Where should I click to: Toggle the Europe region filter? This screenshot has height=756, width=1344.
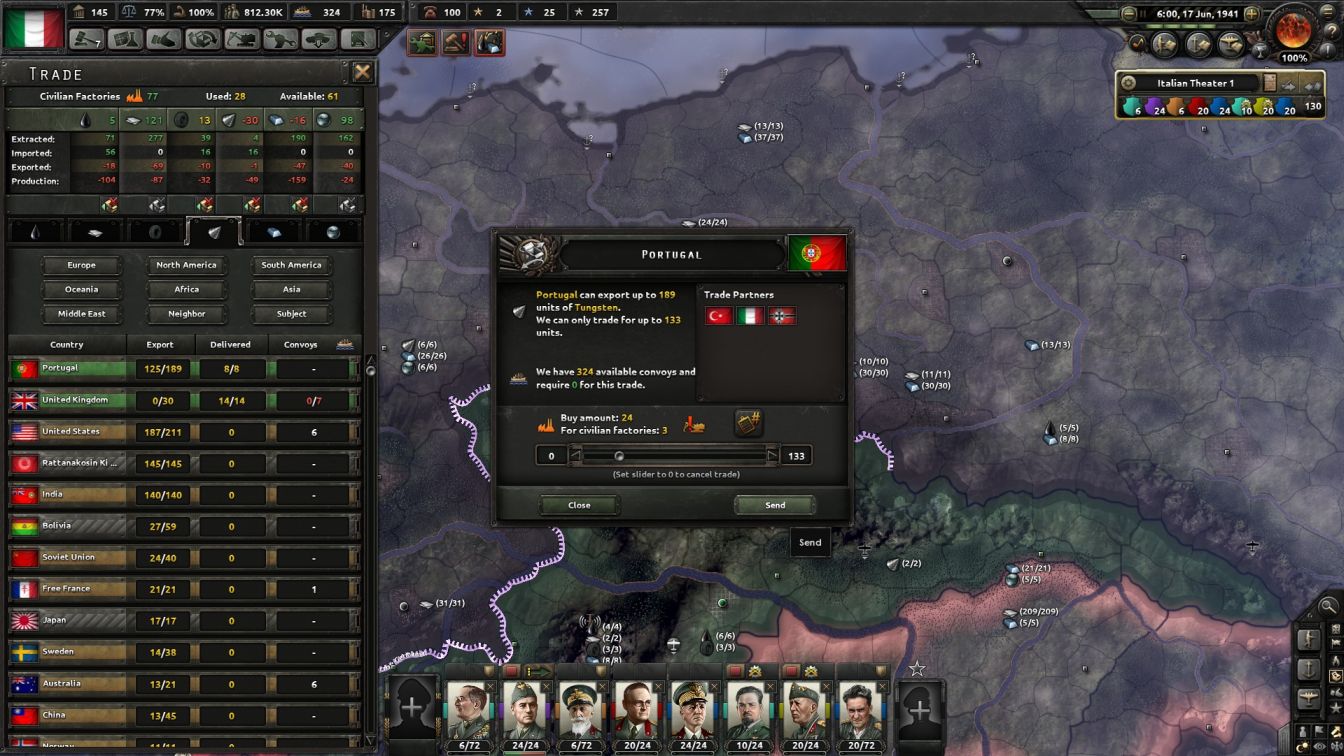[x=81, y=264]
